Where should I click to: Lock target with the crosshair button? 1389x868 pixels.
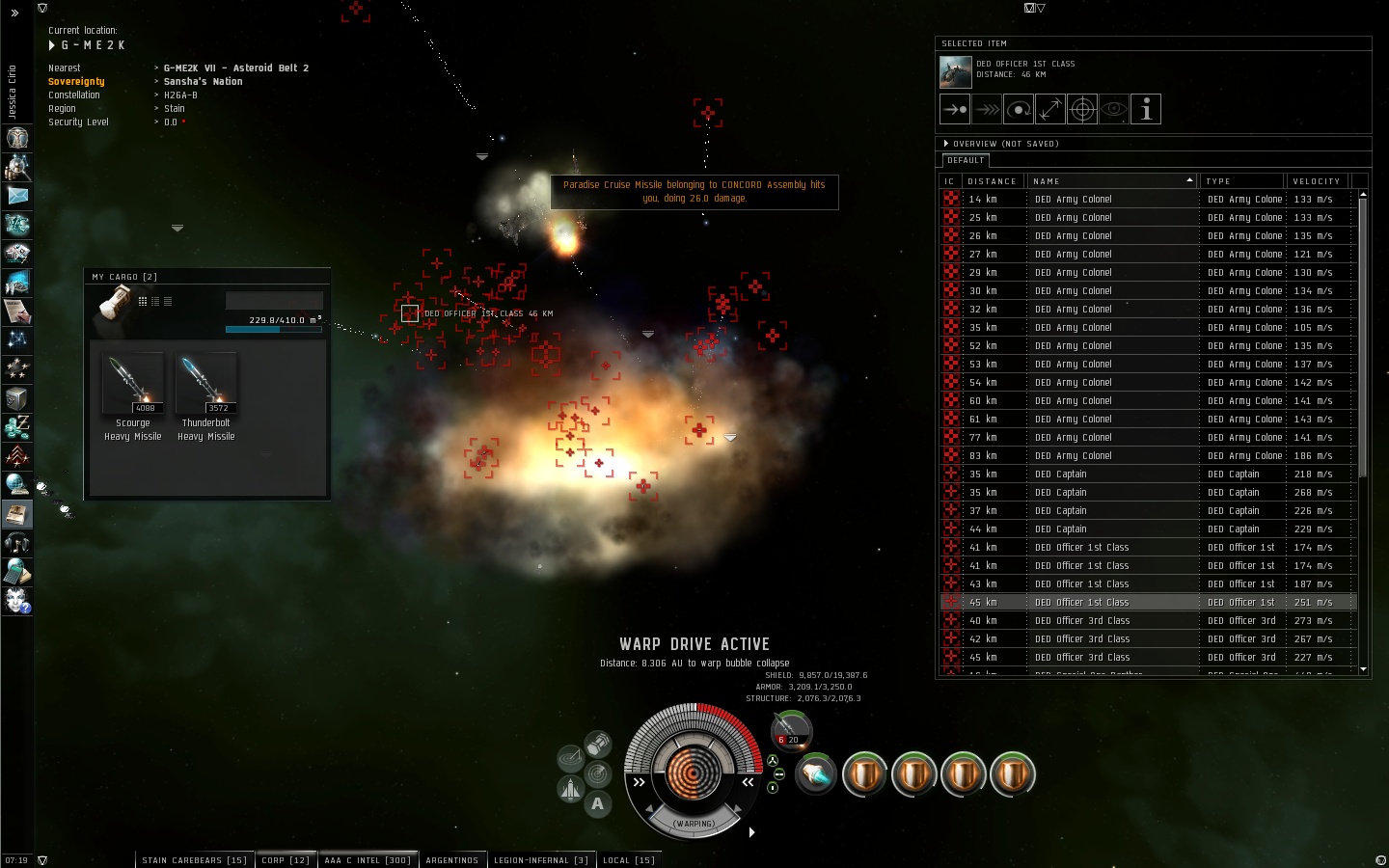[1082, 110]
